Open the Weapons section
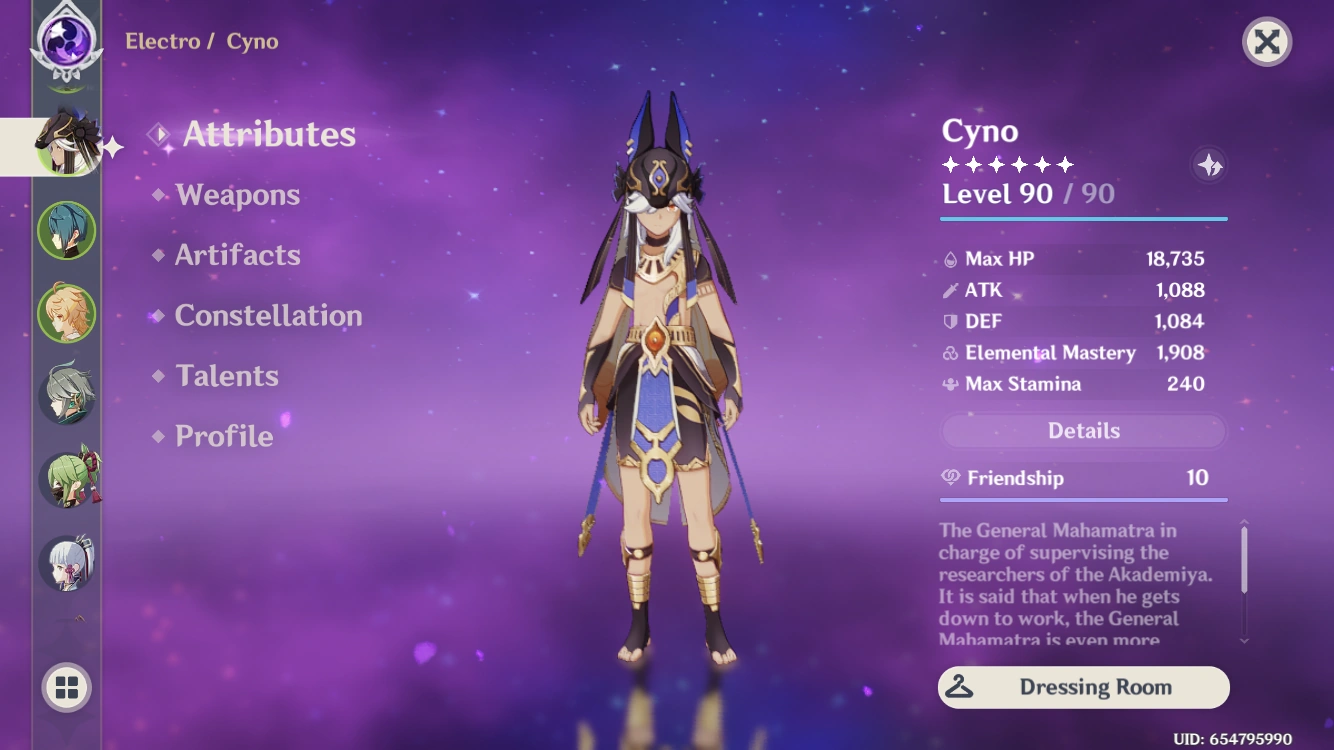This screenshot has height=750, width=1334. click(x=238, y=195)
